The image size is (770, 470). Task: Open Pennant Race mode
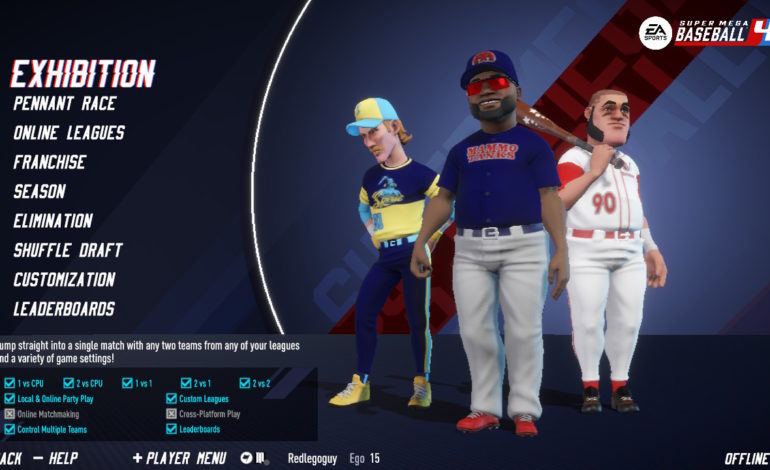click(x=64, y=103)
